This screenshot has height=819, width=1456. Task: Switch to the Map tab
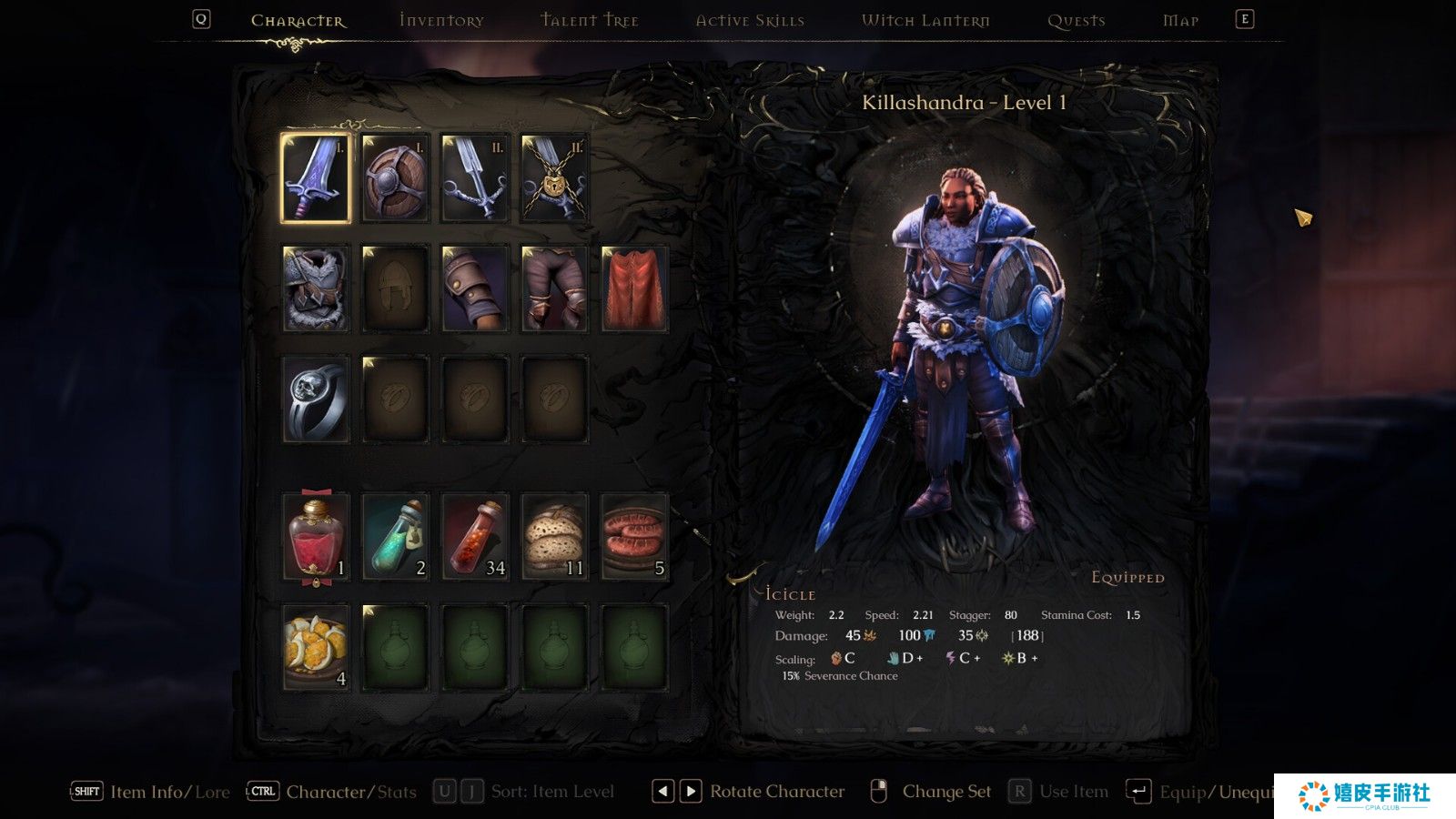(1180, 20)
